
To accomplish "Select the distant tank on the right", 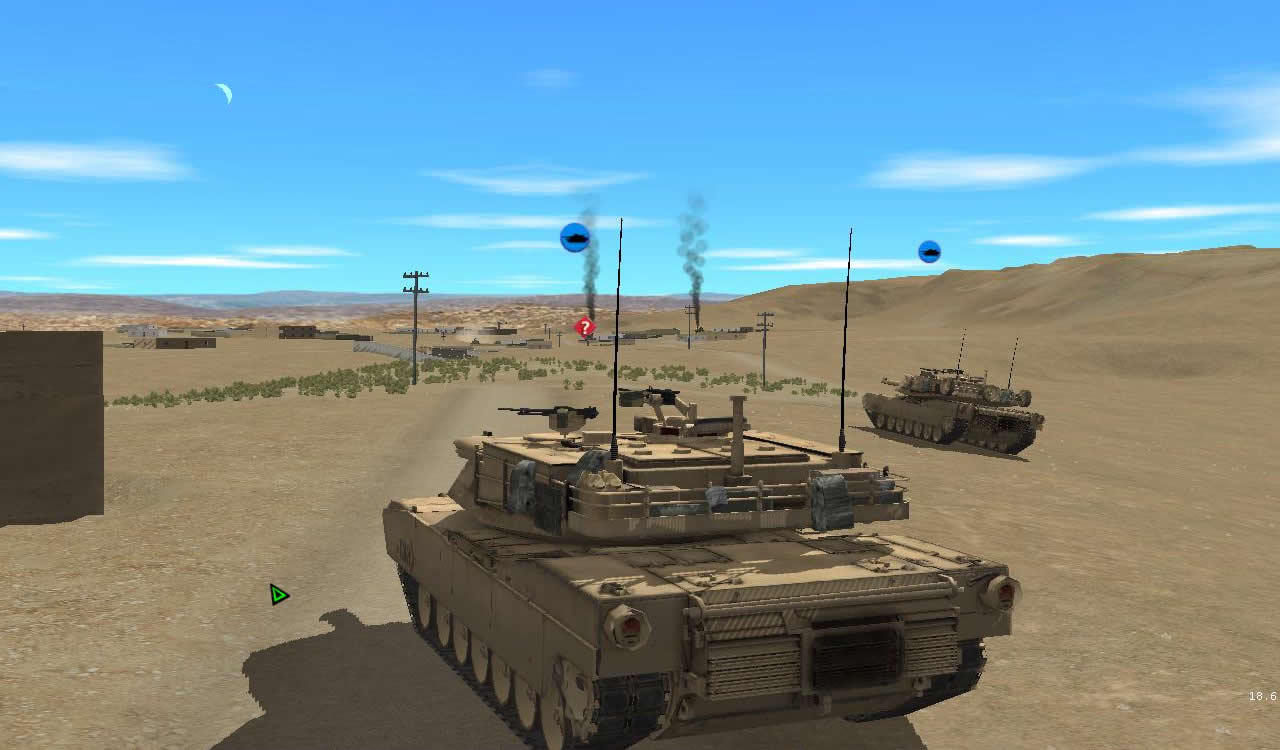I will pyautogui.click(x=950, y=405).
